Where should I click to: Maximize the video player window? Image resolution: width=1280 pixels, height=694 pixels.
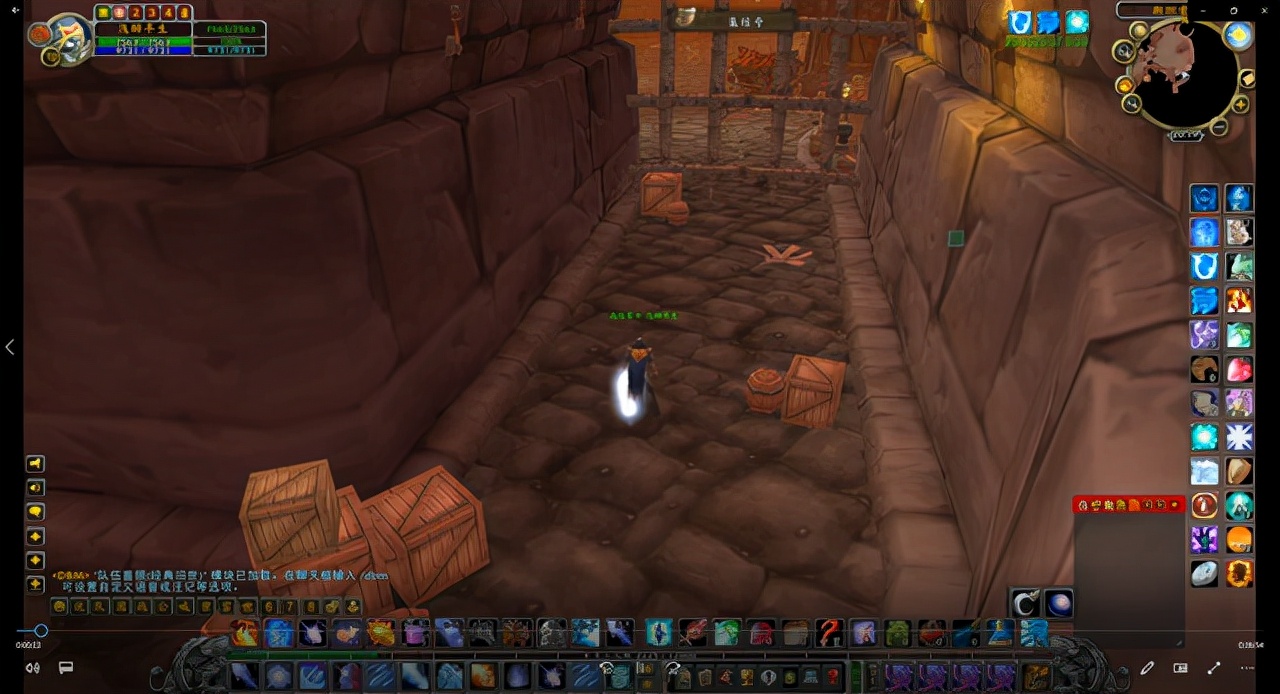(x=1234, y=10)
